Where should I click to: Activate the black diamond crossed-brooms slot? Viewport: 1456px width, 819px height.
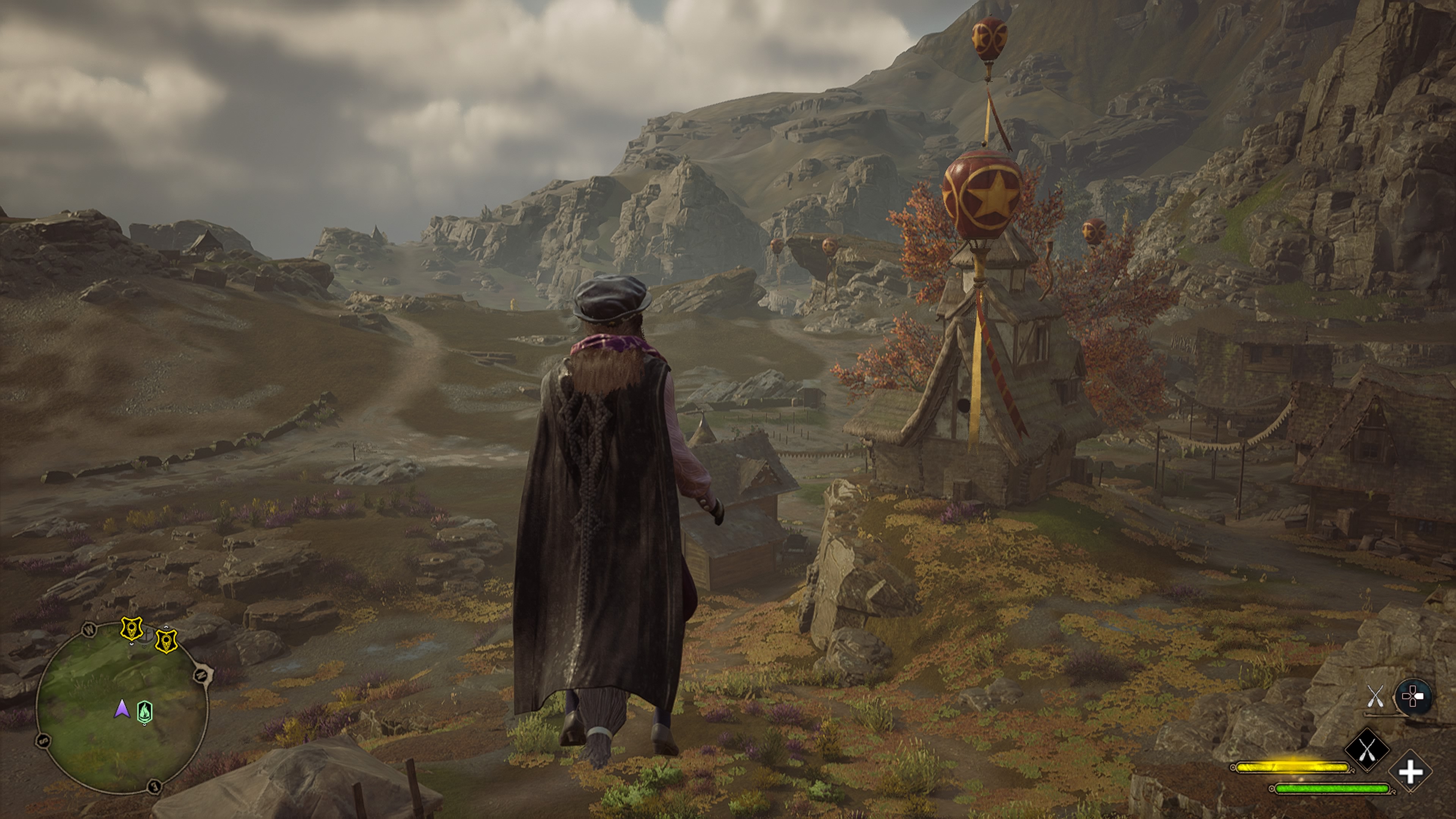pos(1366,750)
